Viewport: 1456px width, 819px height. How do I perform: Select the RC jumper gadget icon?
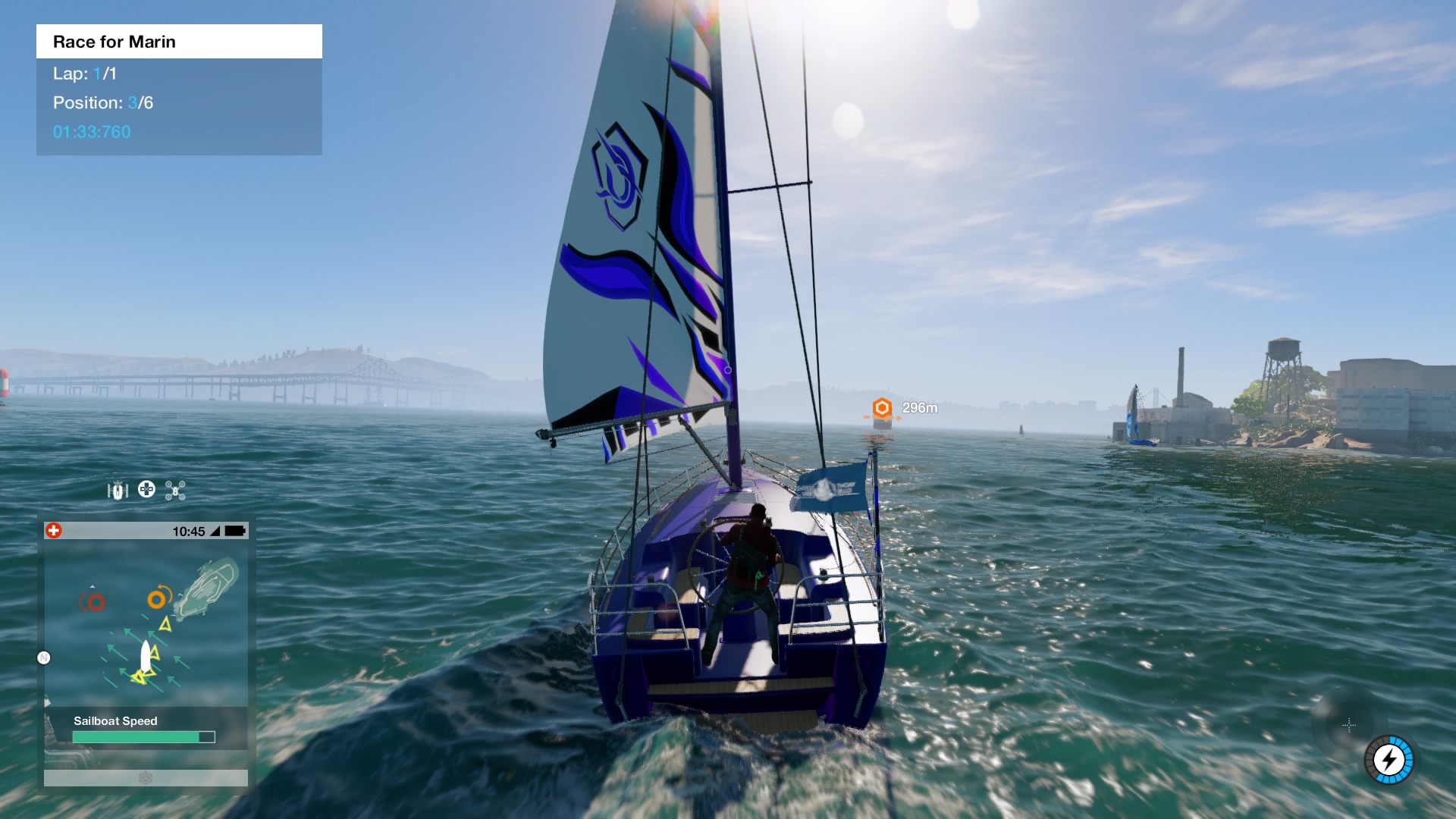(x=118, y=491)
